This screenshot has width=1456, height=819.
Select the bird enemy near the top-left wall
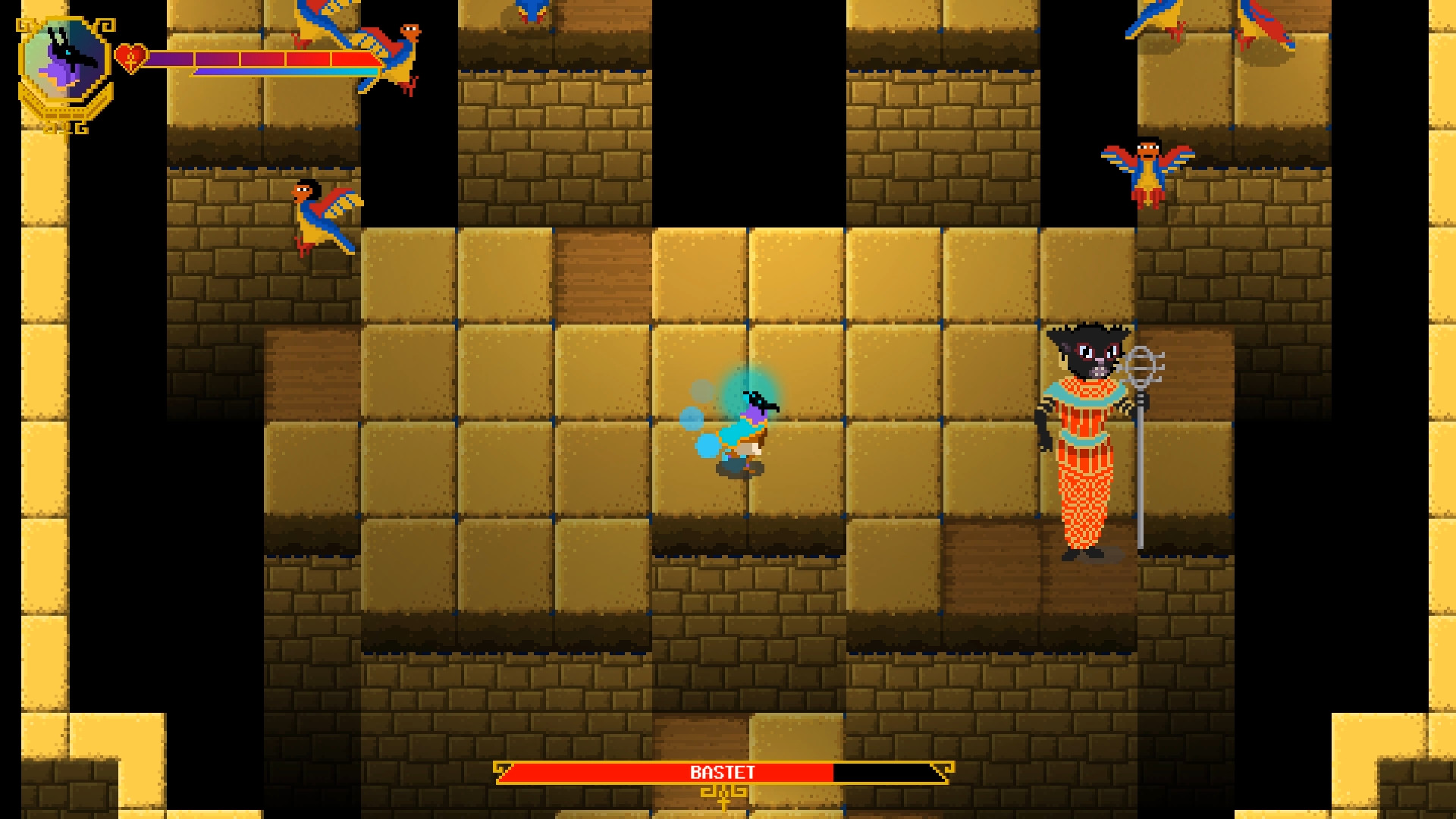point(318,216)
